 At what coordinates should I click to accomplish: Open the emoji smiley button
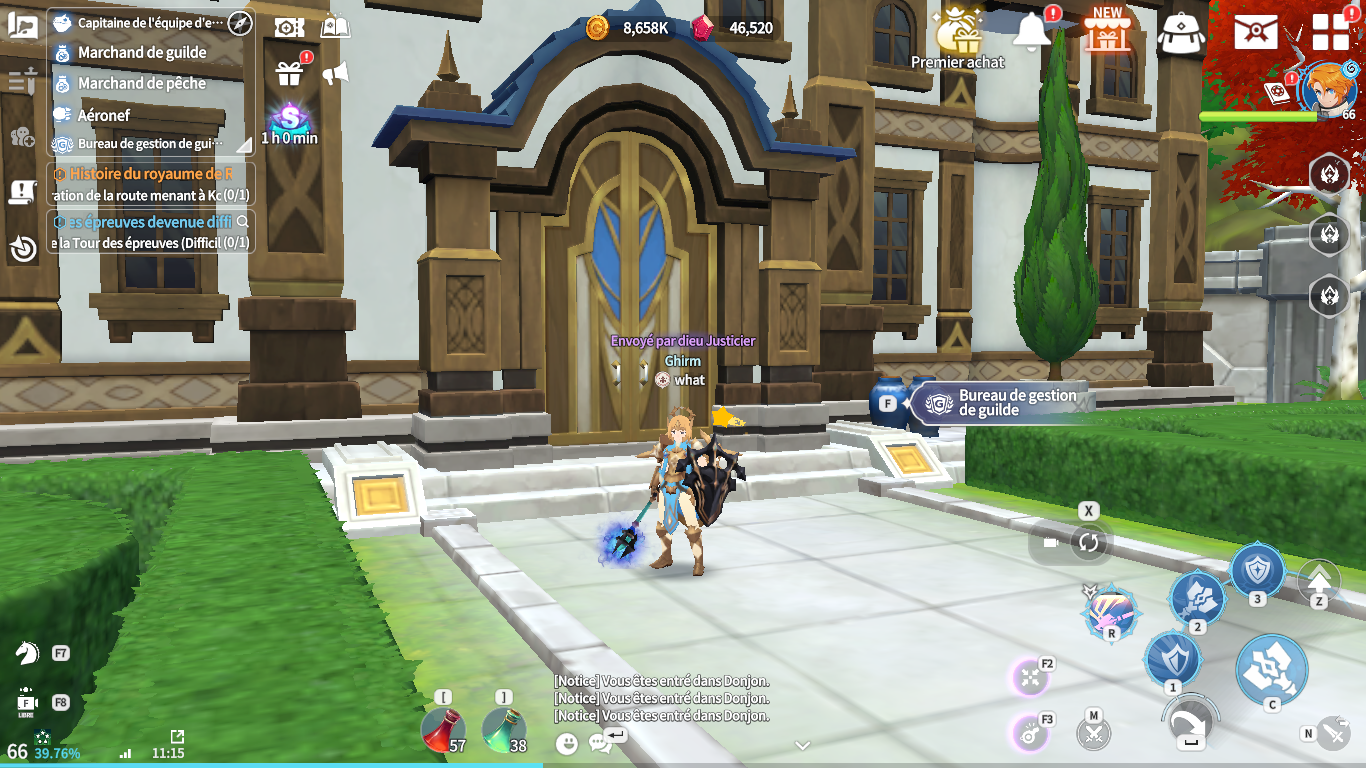(567, 743)
